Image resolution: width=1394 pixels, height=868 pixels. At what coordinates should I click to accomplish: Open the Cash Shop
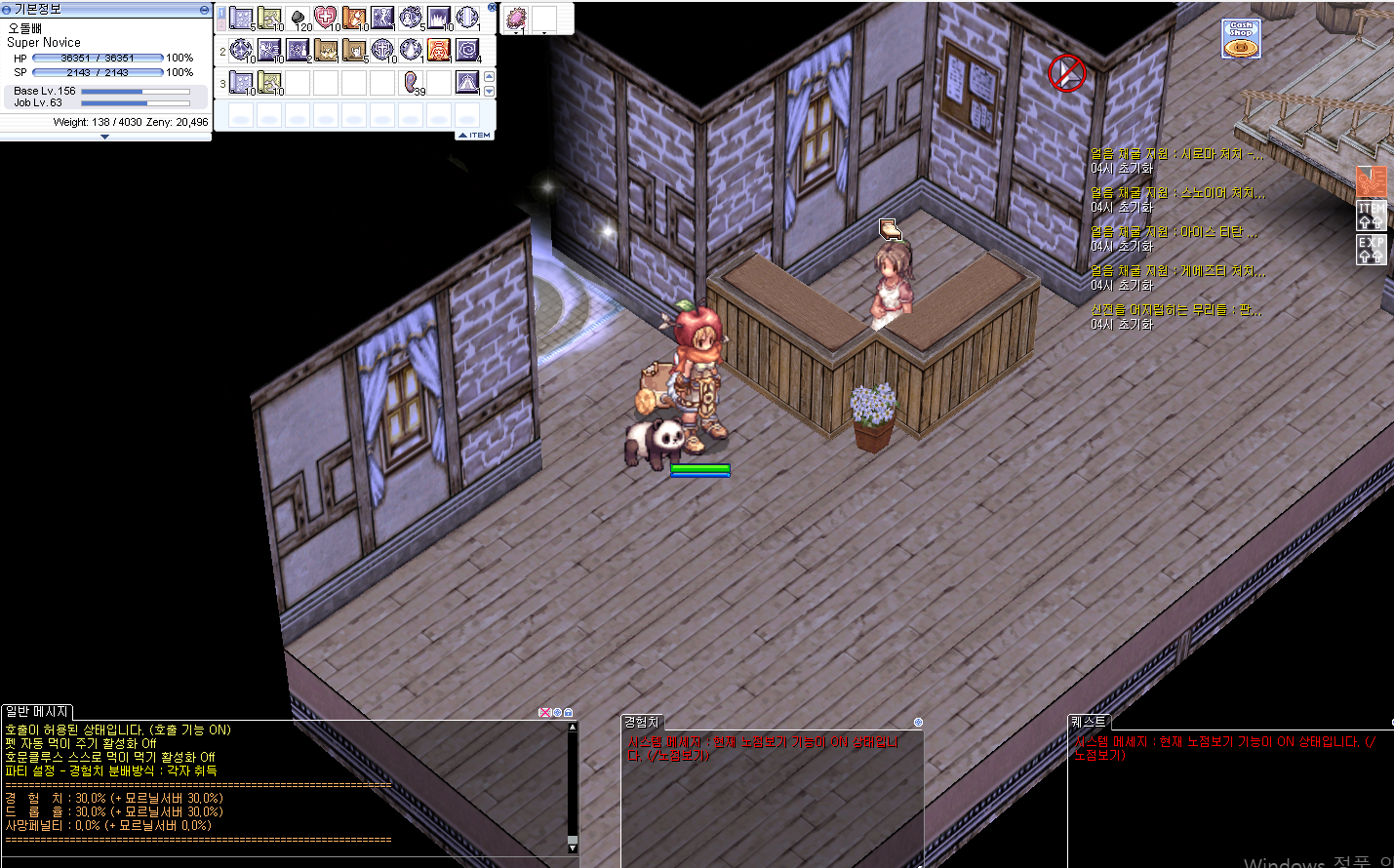[1241, 39]
